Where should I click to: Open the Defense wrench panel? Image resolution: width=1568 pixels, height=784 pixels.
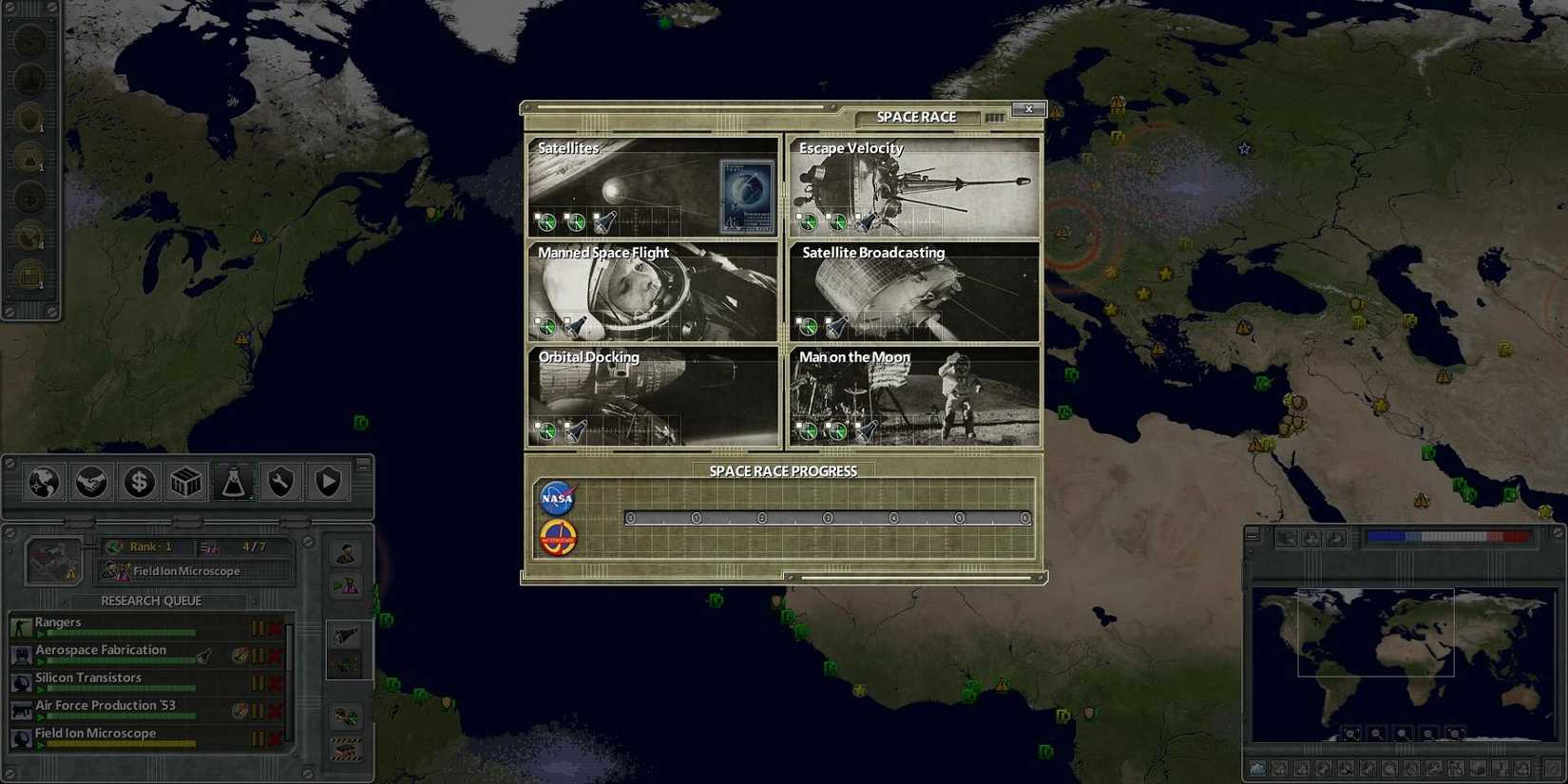279,482
